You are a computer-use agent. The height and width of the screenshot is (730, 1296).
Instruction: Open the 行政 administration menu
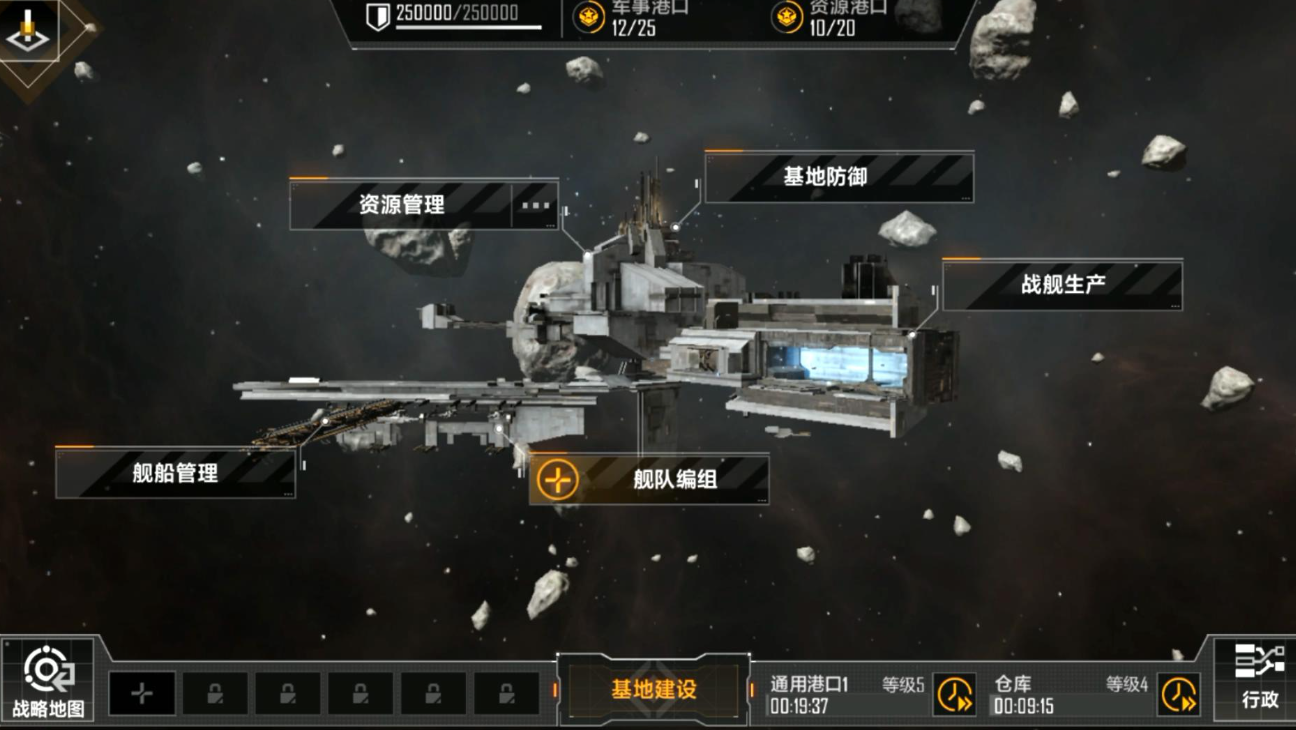1259,677
